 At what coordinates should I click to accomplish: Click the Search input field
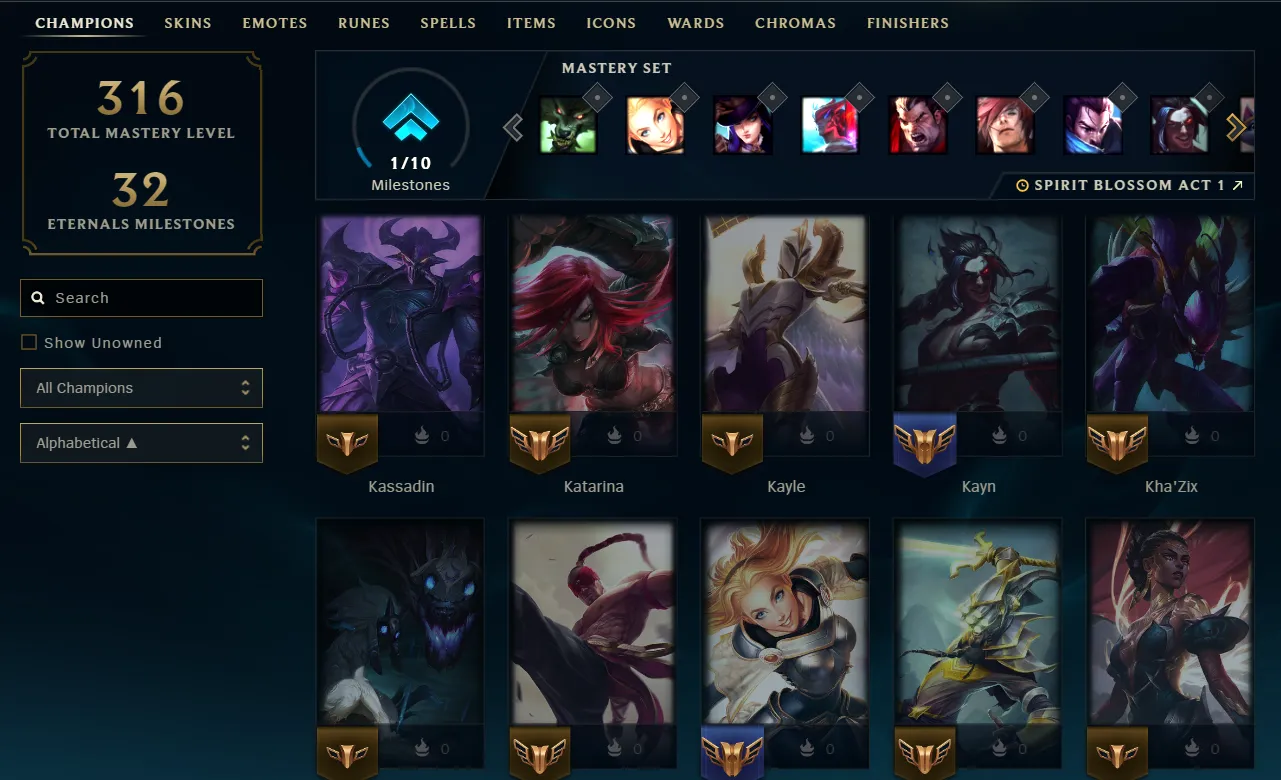[x=141, y=298]
